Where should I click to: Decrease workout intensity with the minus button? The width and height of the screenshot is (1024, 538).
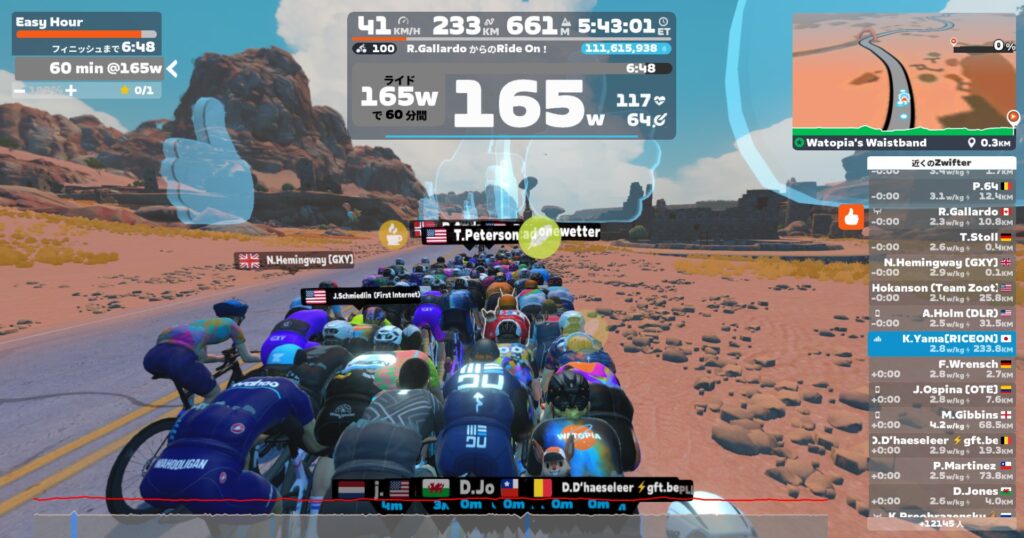click(20, 90)
